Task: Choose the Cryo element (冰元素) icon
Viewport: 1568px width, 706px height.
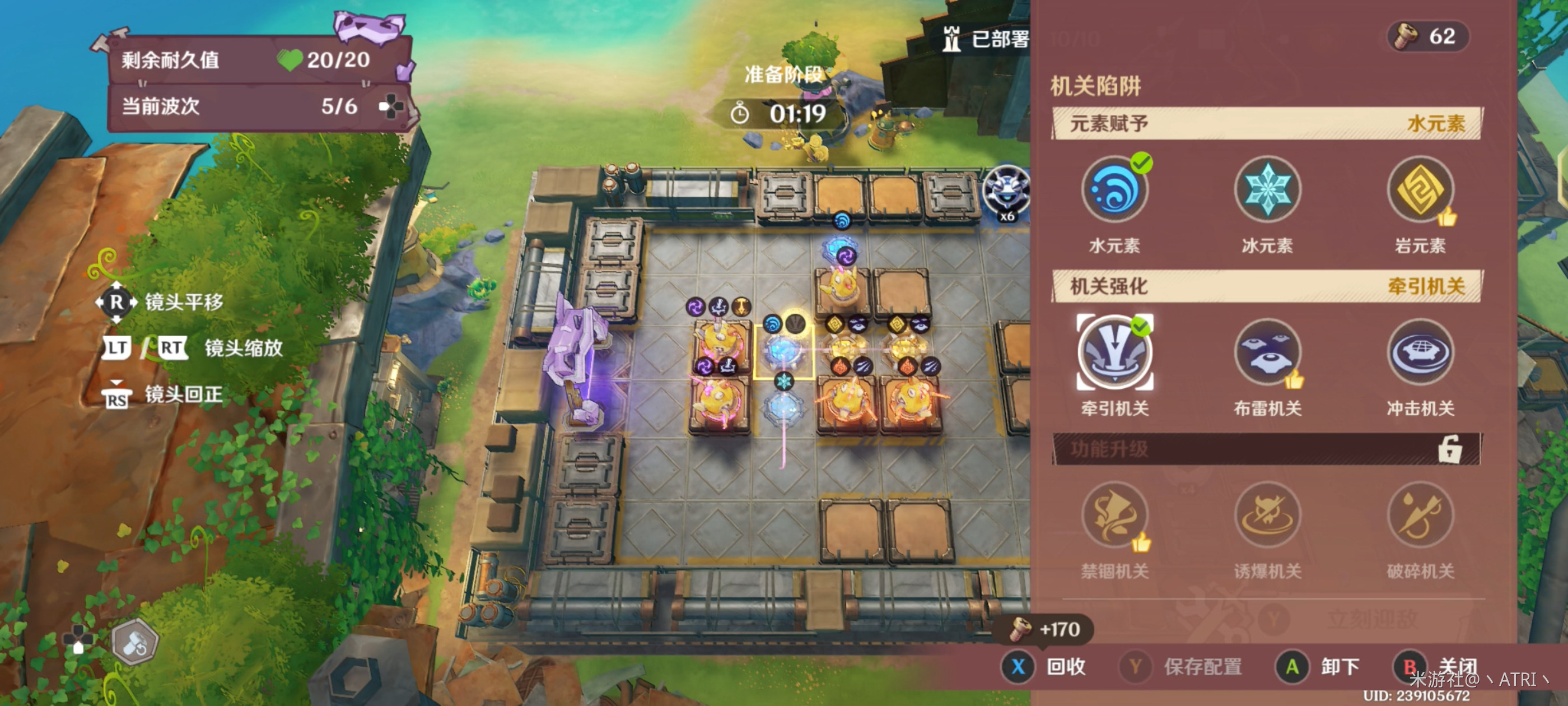Action: 1267,190
